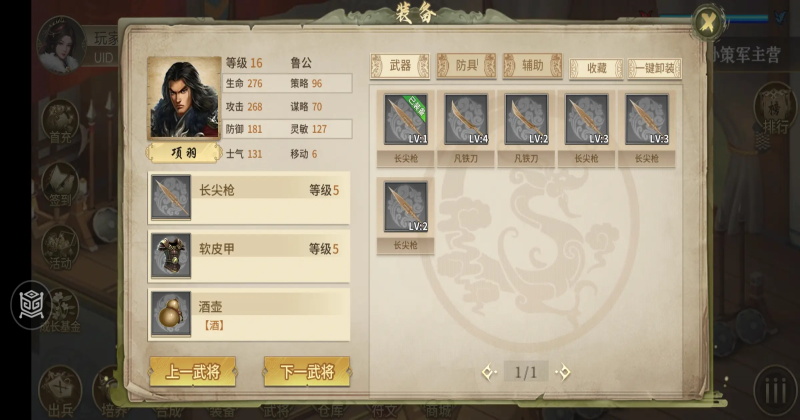Viewport: 800px width, 420px height.
Task: Tap the 项羽 hero portrait
Action: pos(184,99)
